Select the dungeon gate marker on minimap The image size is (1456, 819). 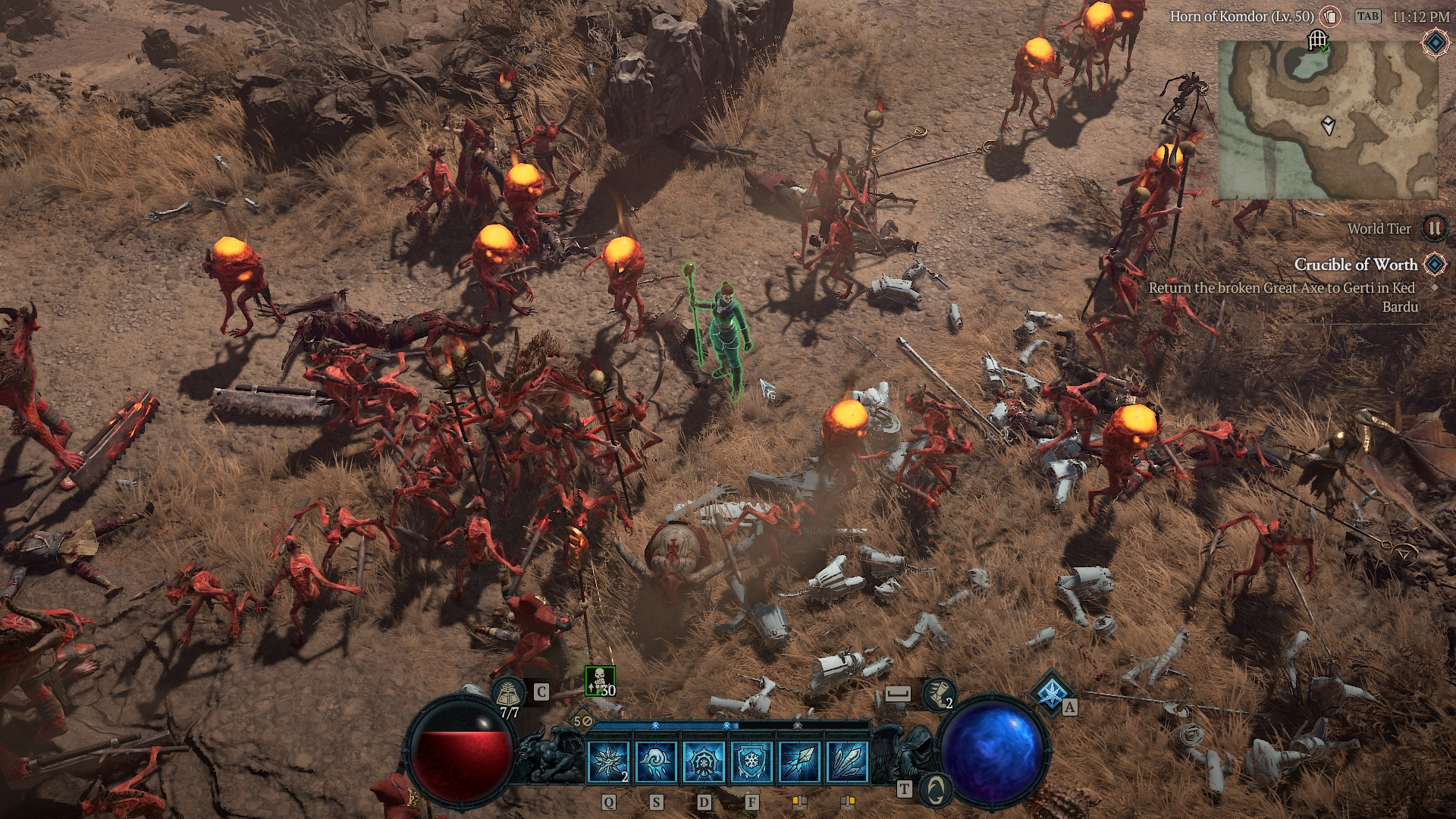click(x=1318, y=39)
